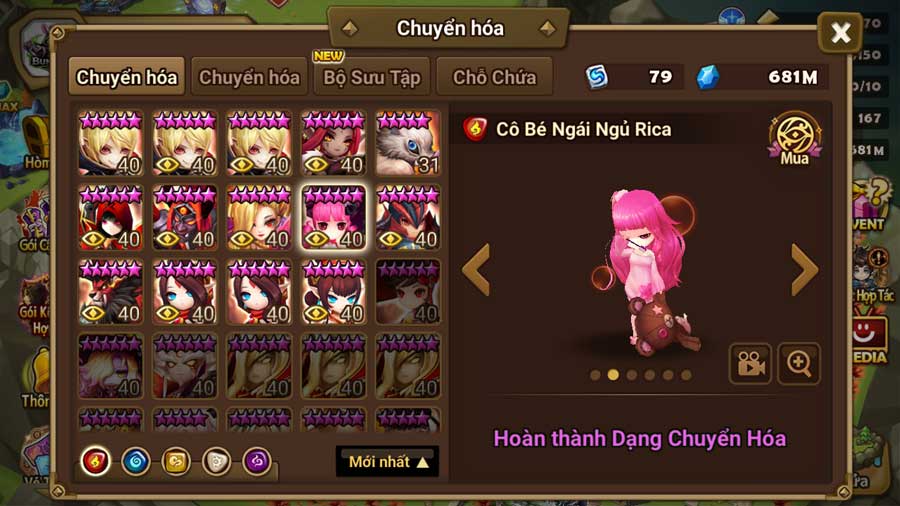This screenshot has width=900, height=506.
Task: Select the pink-haired Rica monster tile
Action: tap(333, 218)
